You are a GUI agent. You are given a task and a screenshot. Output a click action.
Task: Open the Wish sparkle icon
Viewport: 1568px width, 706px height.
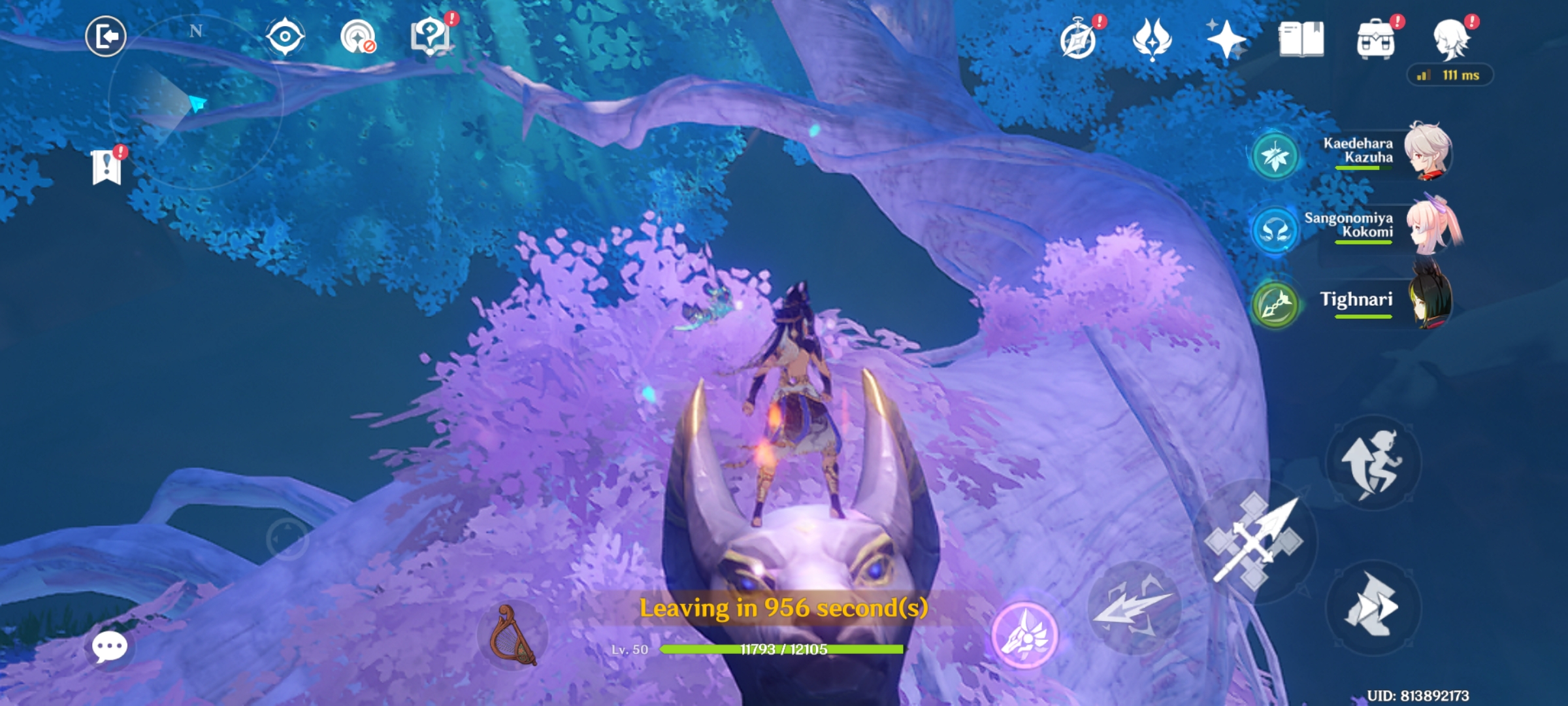pos(1226,37)
